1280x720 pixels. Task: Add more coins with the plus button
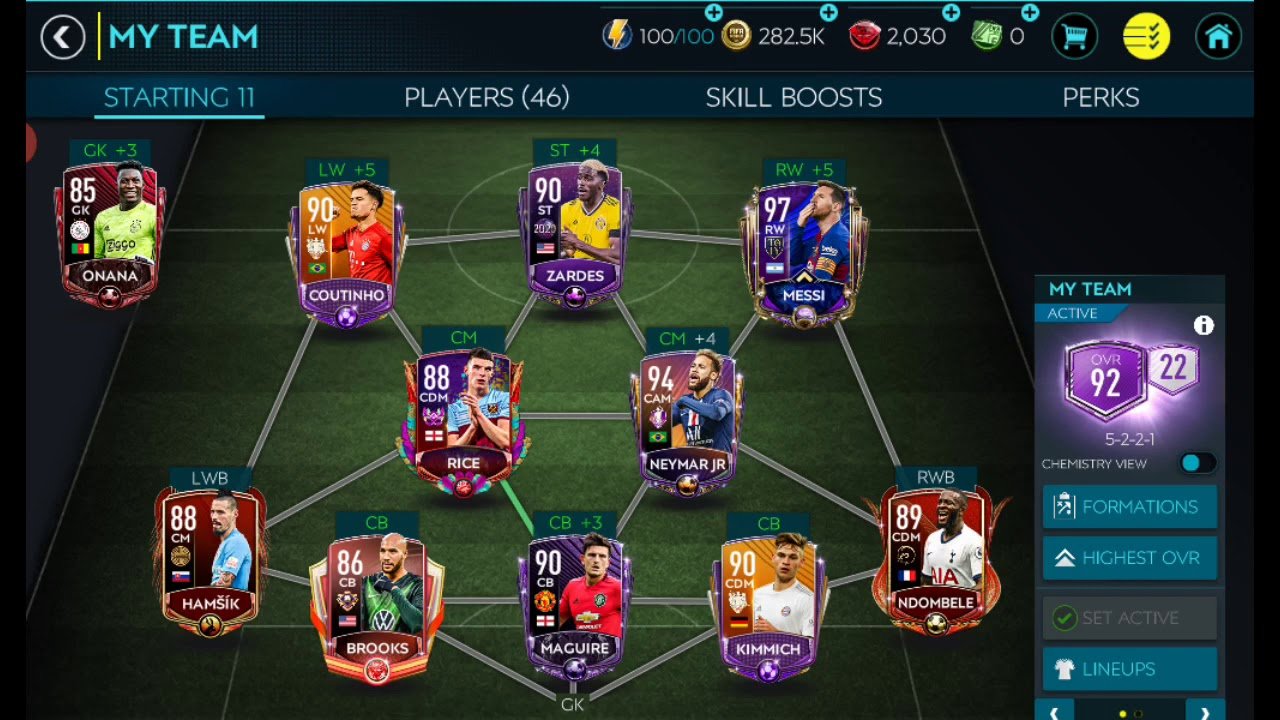pos(829,13)
